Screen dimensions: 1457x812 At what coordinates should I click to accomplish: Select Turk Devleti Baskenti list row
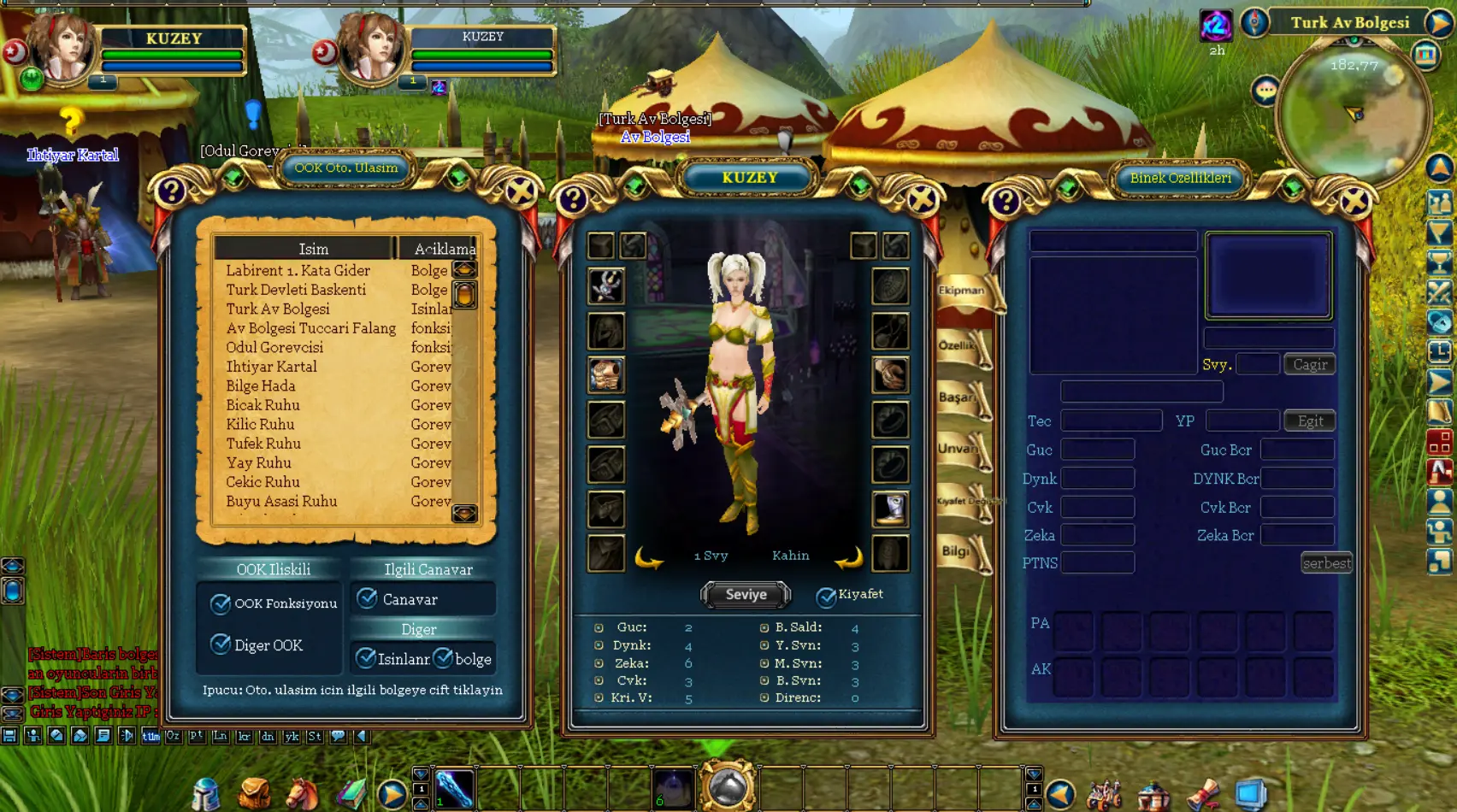point(296,290)
